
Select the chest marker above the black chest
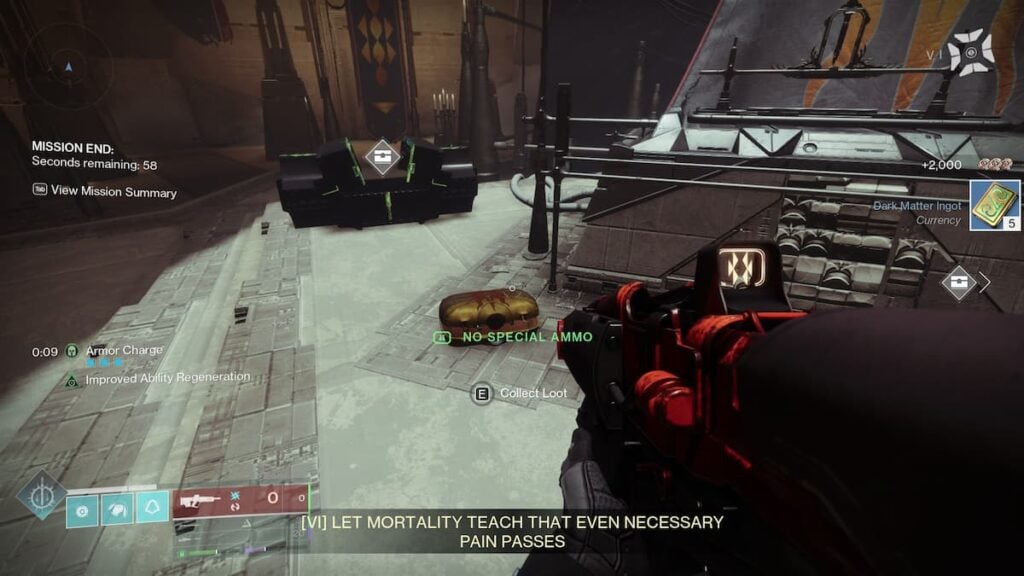tap(382, 157)
